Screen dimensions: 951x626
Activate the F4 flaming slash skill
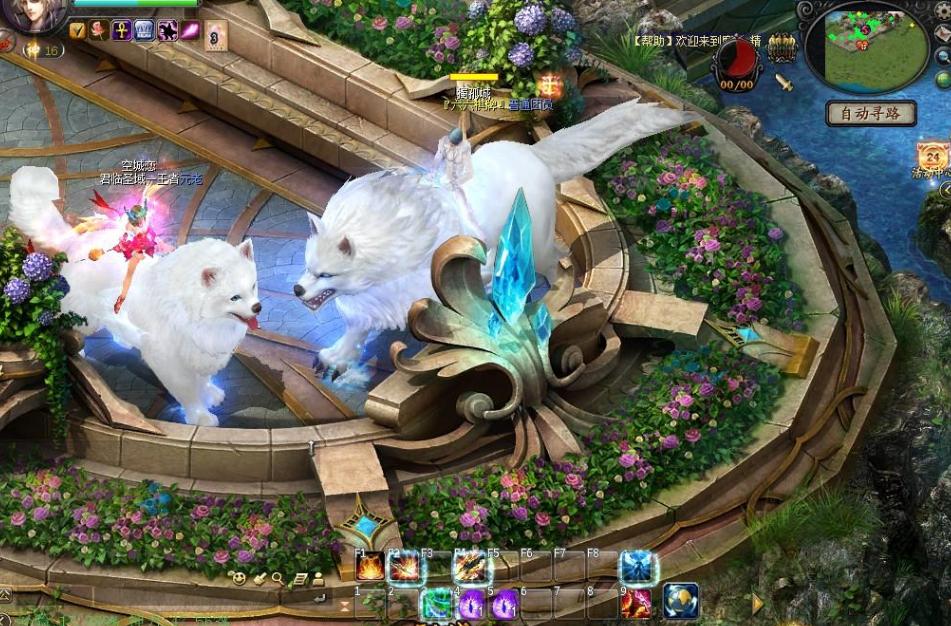[470, 568]
